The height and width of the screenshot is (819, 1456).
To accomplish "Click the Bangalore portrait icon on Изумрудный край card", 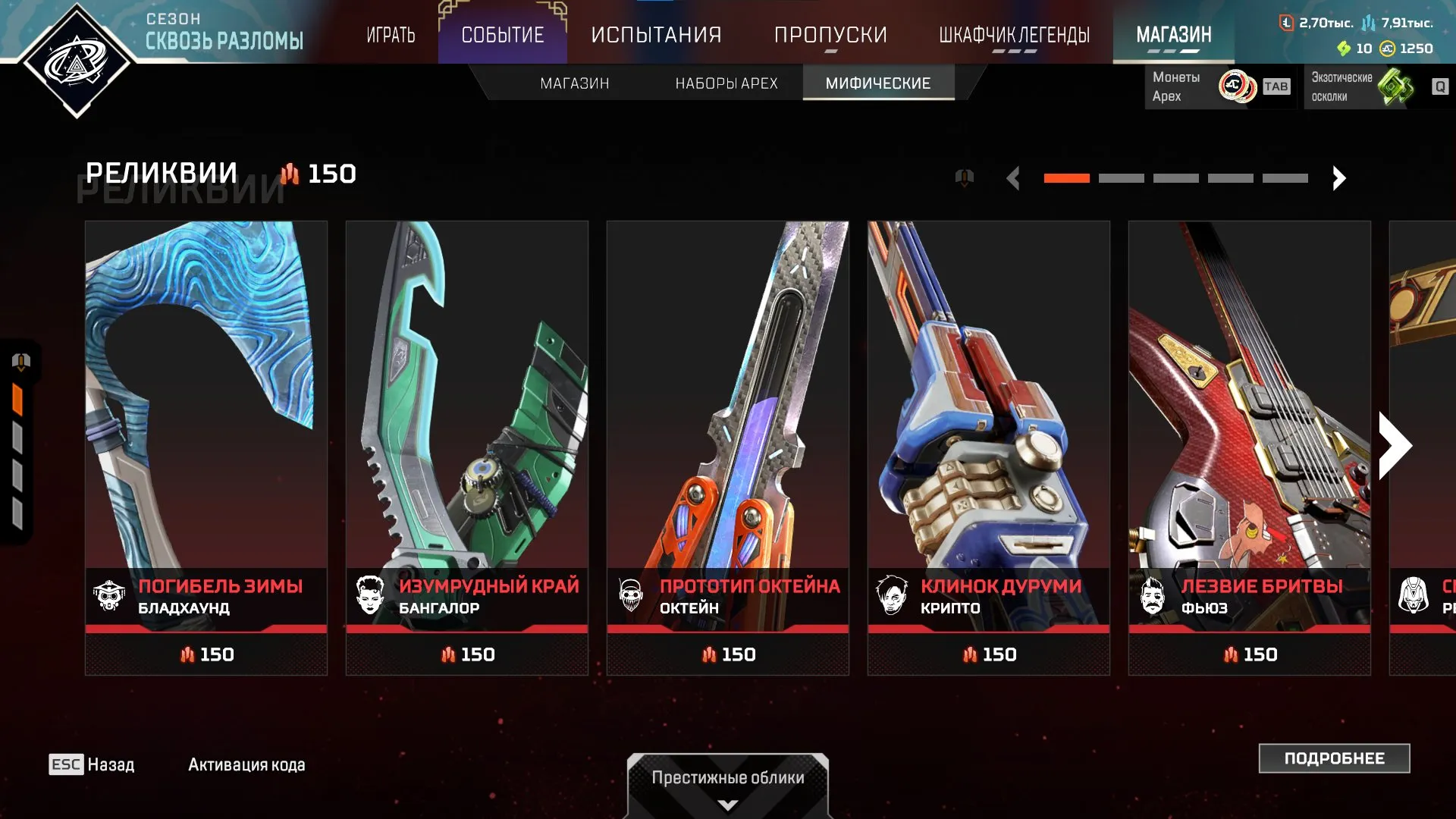I will (371, 596).
